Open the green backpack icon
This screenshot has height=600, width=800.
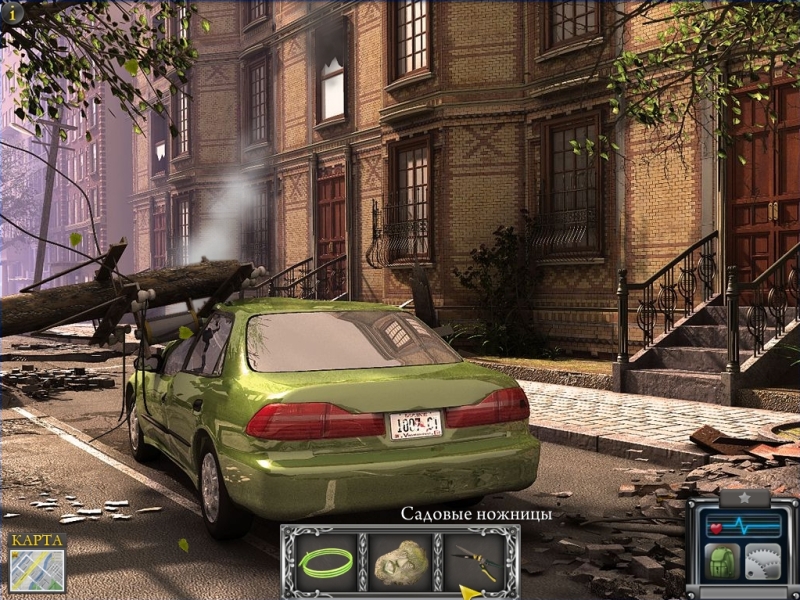tap(723, 560)
